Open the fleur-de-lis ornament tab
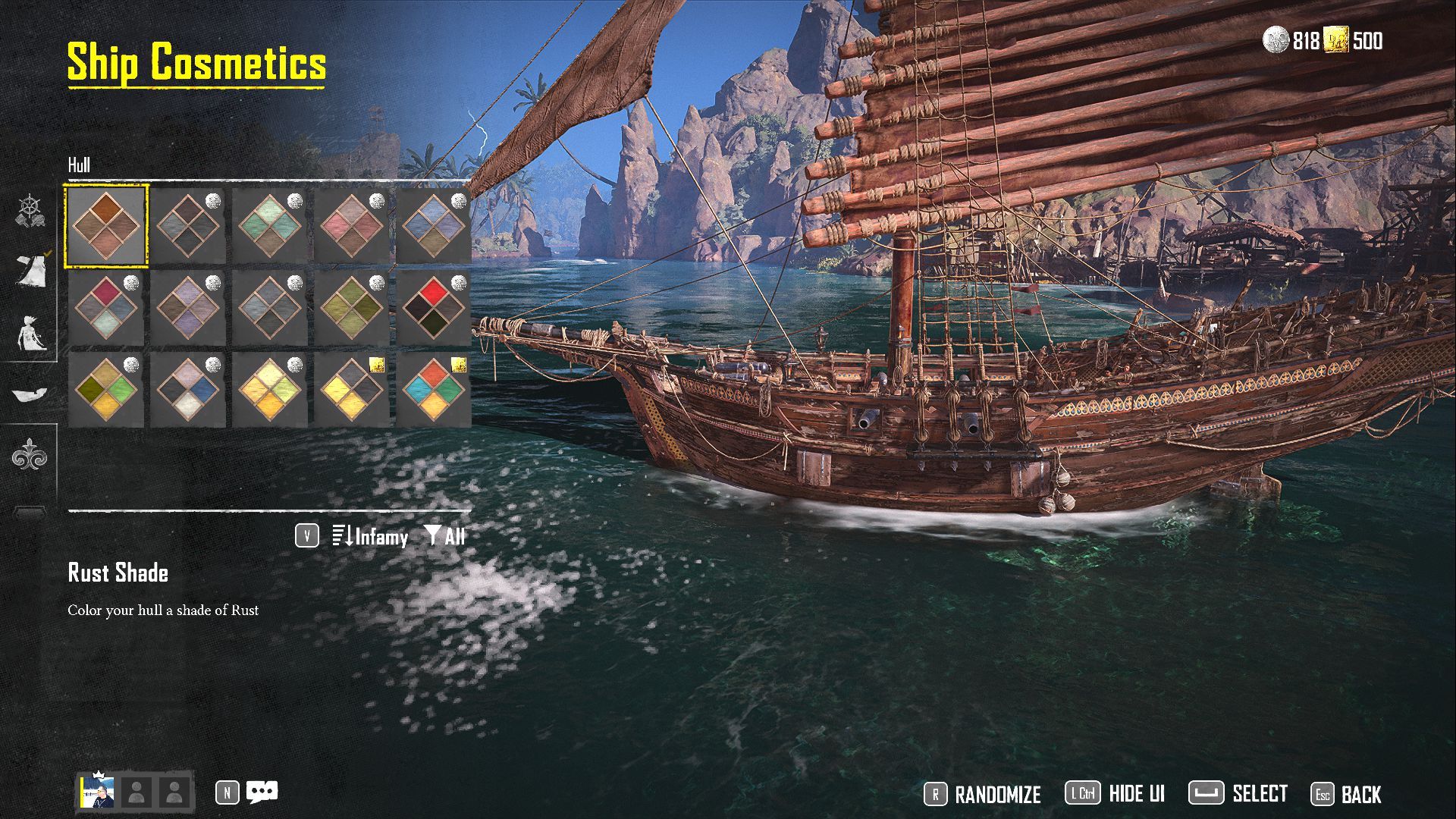Viewport: 1456px width, 819px height. 30,455
